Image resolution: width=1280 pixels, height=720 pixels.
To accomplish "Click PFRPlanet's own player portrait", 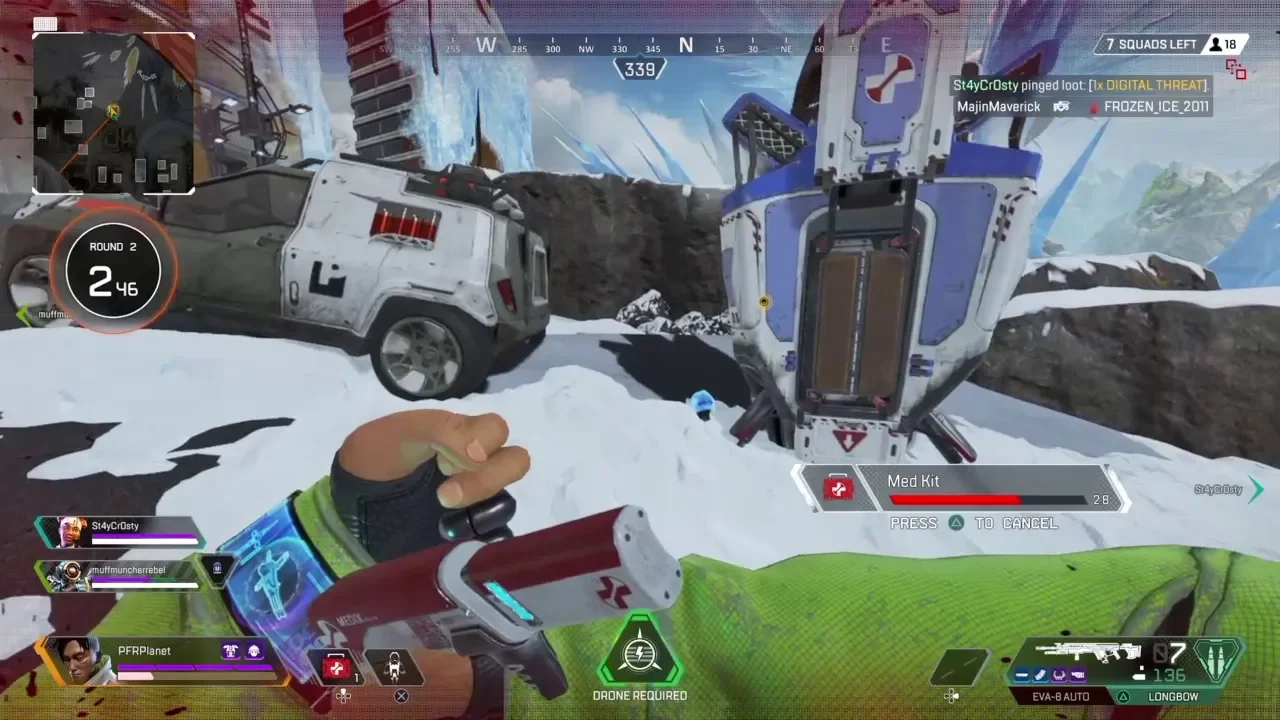I will pyautogui.click(x=78, y=659).
